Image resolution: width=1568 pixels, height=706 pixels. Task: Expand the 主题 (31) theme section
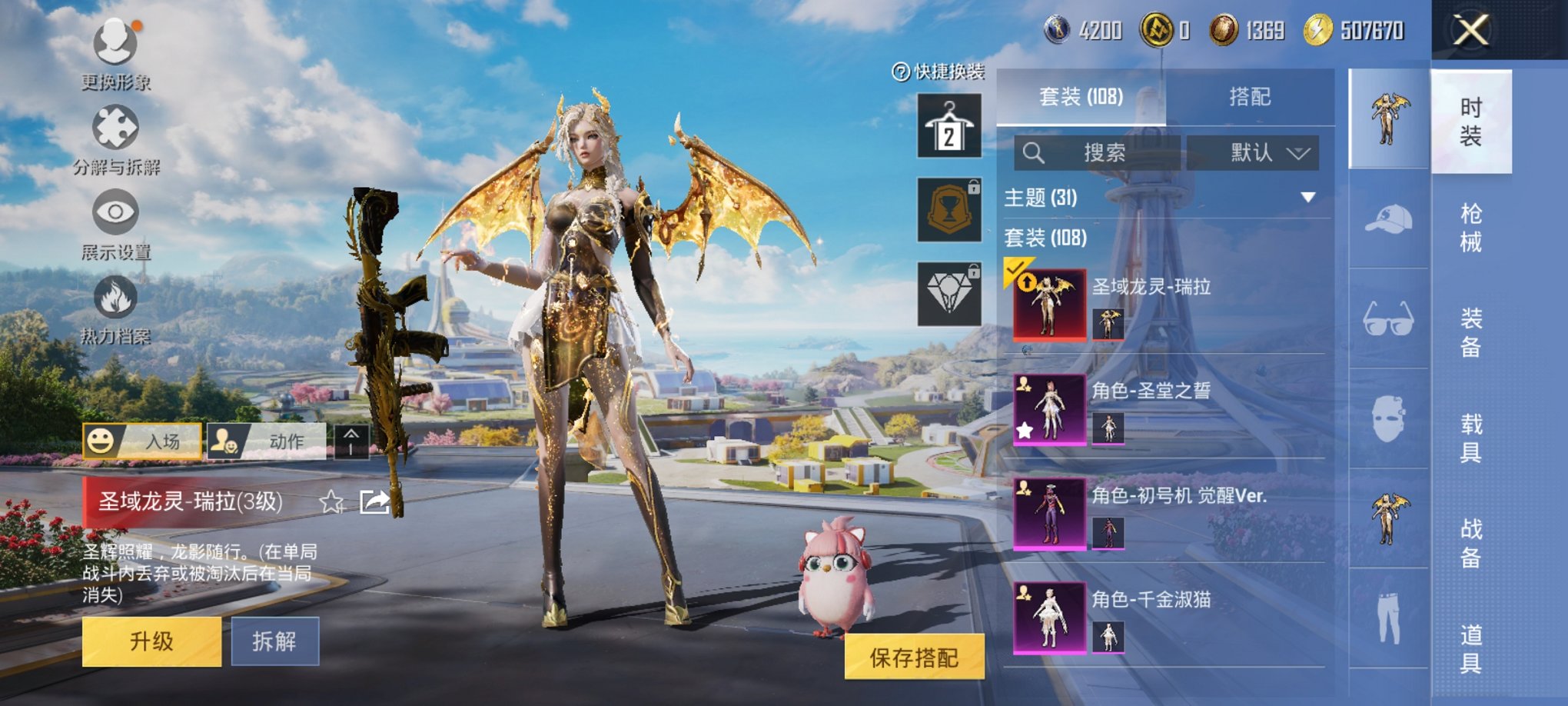pyautogui.click(x=1307, y=198)
